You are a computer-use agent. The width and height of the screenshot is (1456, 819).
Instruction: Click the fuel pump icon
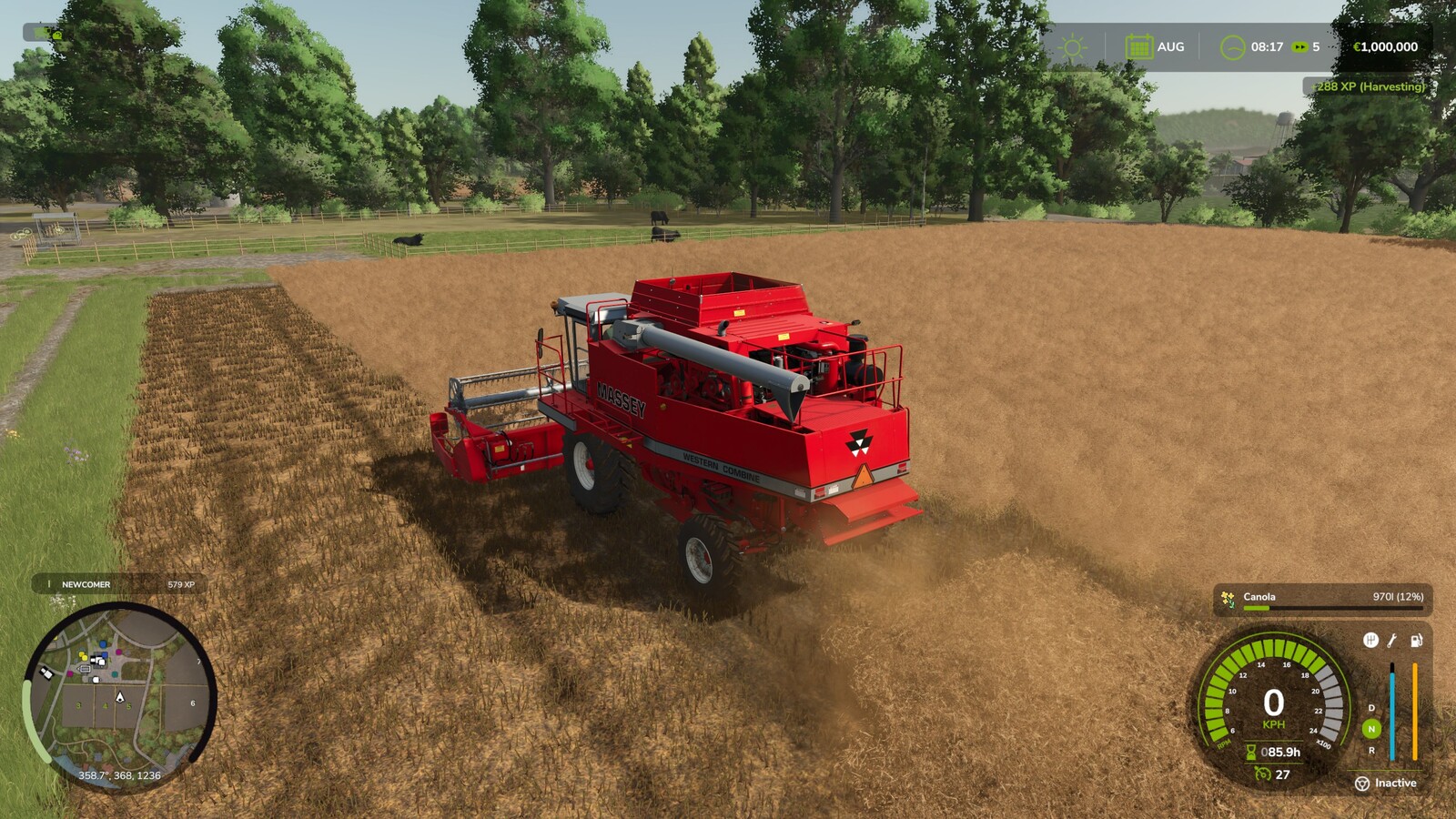point(1416,641)
